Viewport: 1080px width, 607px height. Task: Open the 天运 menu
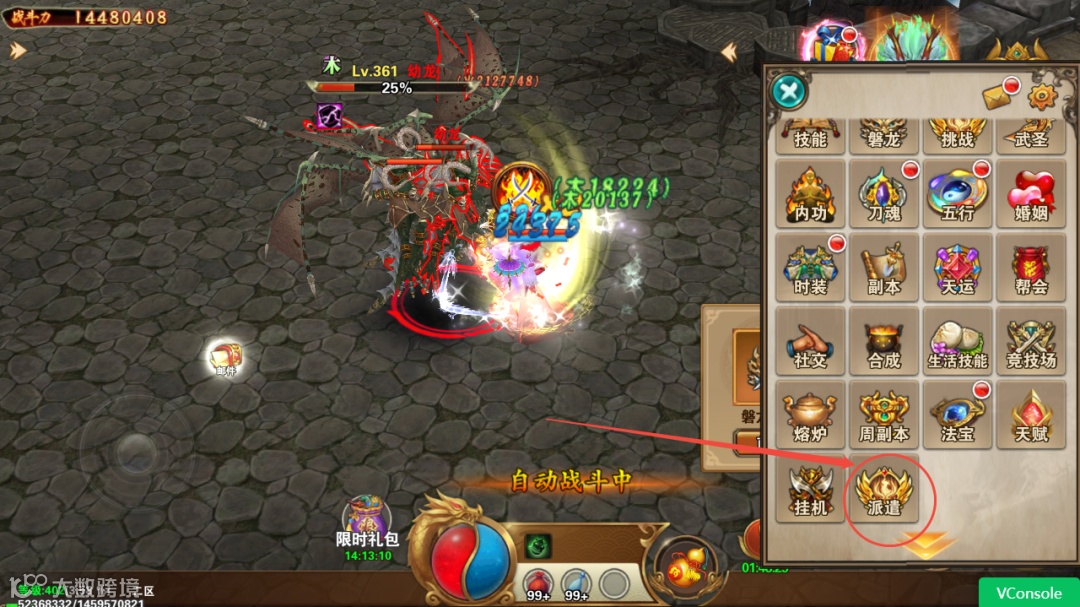click(x=958, y=267)
